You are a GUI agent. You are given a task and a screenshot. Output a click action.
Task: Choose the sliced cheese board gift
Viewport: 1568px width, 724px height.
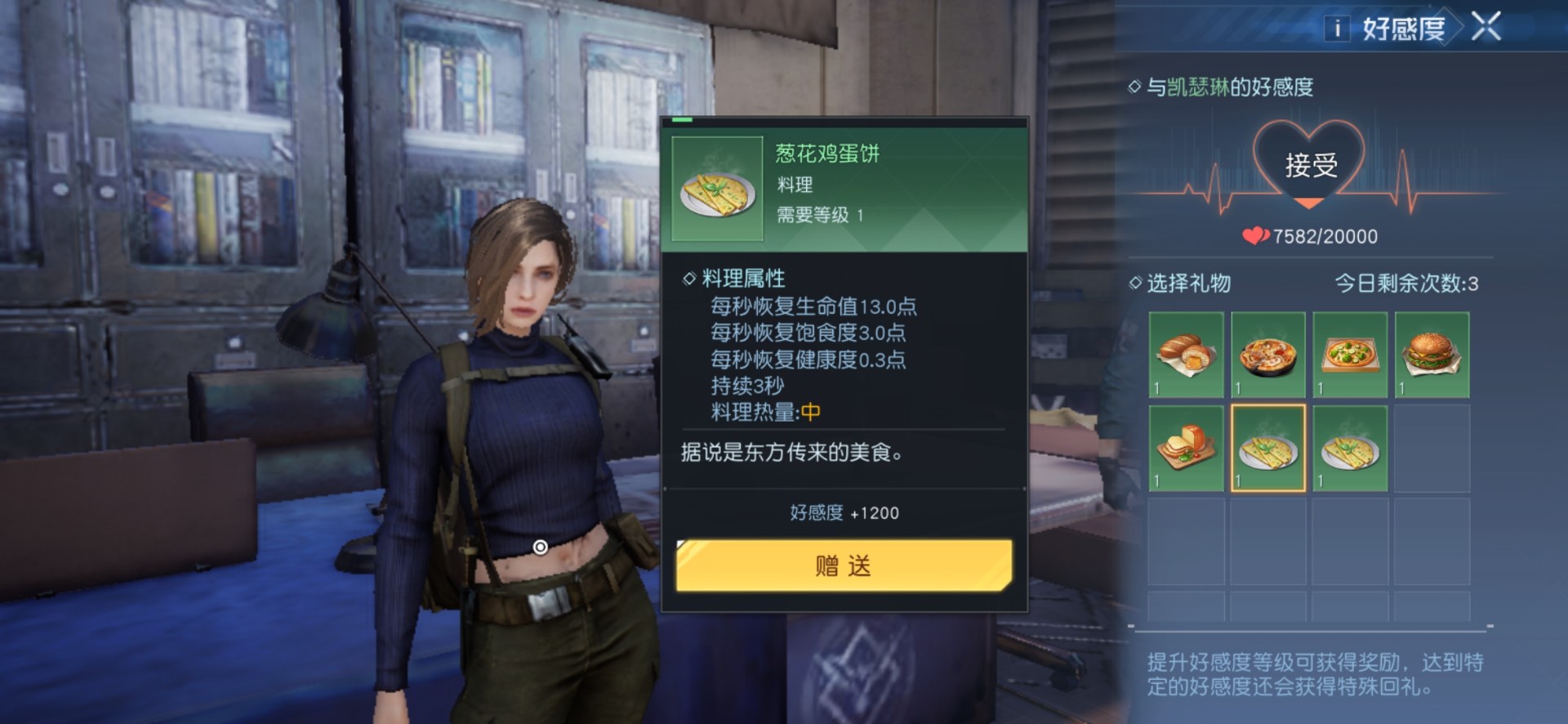coord(1186,449)
